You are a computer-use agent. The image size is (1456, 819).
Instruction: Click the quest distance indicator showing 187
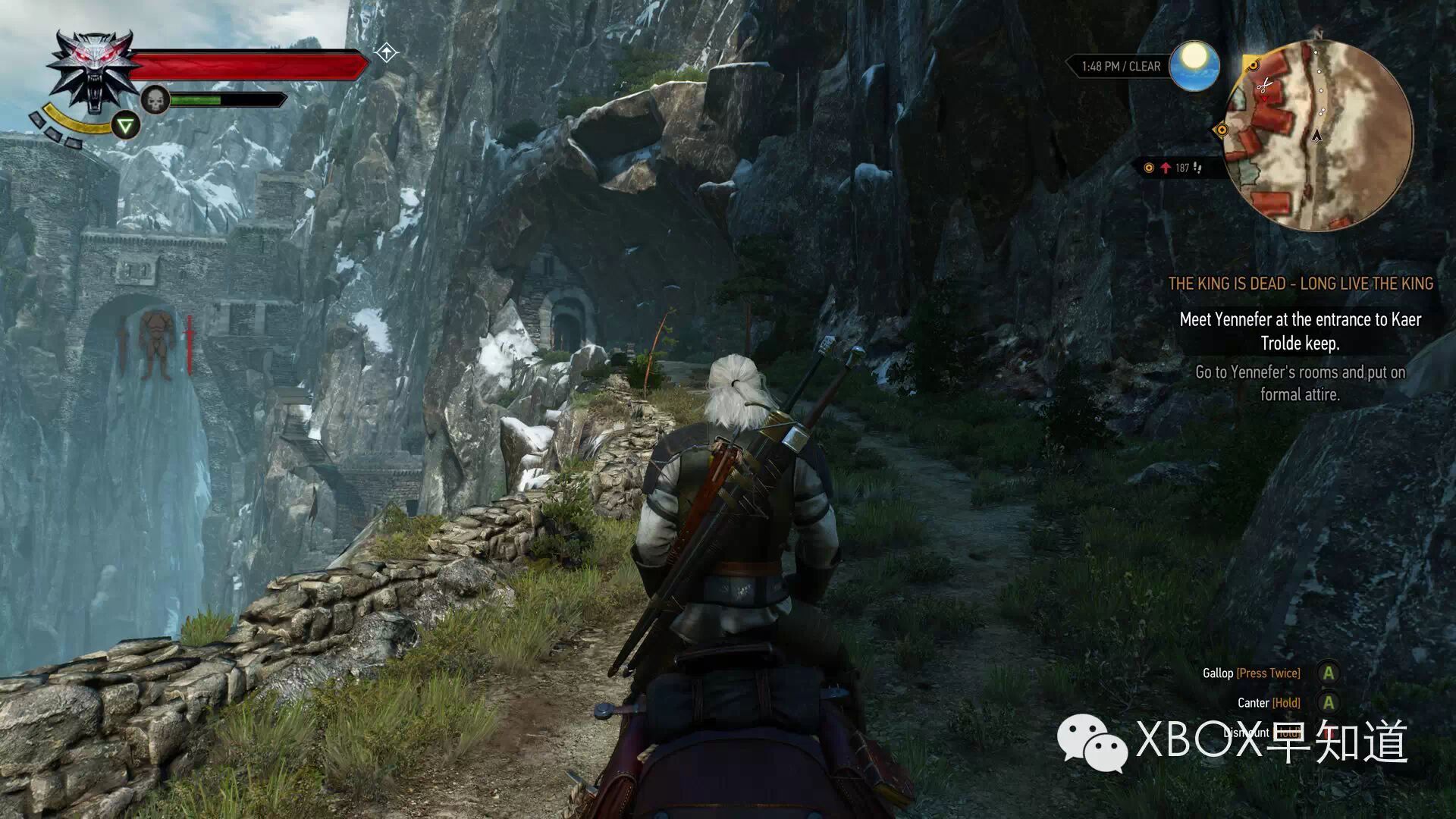coord(1175,168)
